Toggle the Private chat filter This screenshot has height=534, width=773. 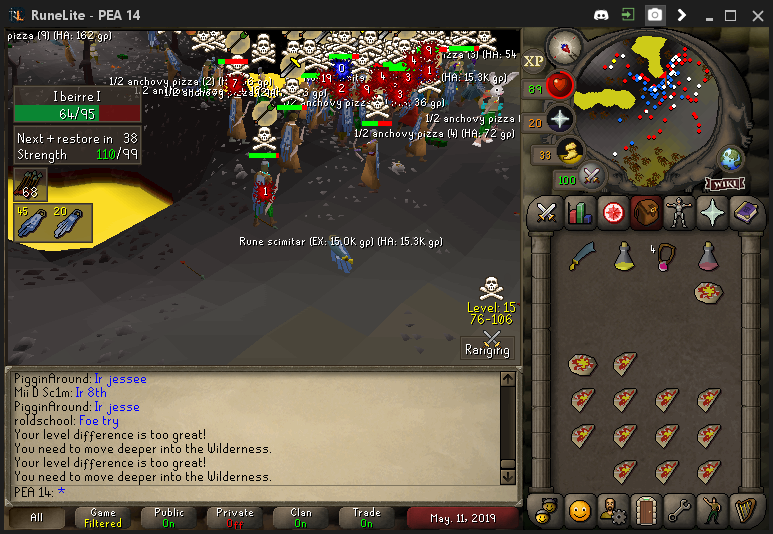coord(235,517)
